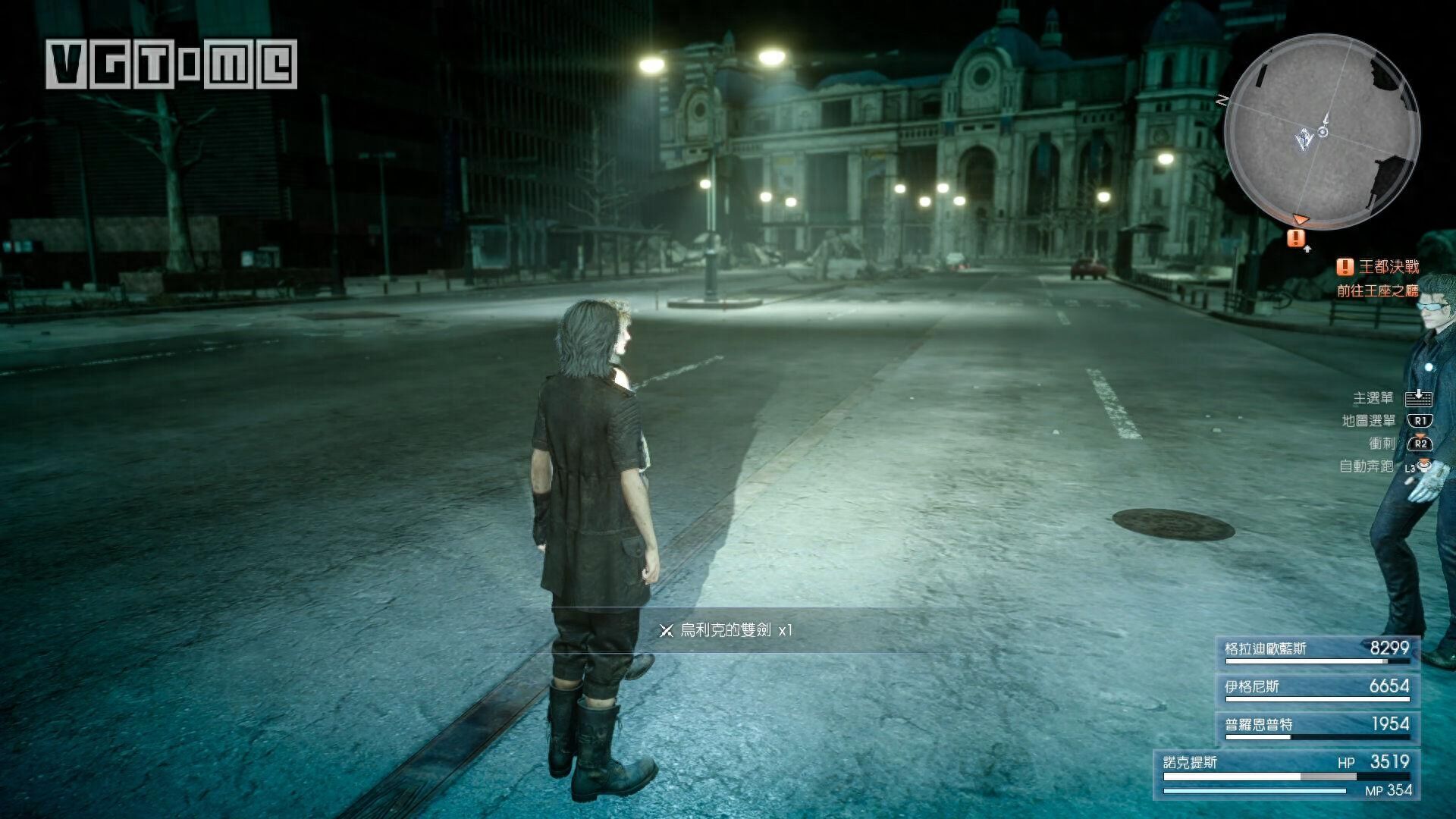Open the circular minimap
This screenshot has width=1456, height=819.
(1322, 131)
